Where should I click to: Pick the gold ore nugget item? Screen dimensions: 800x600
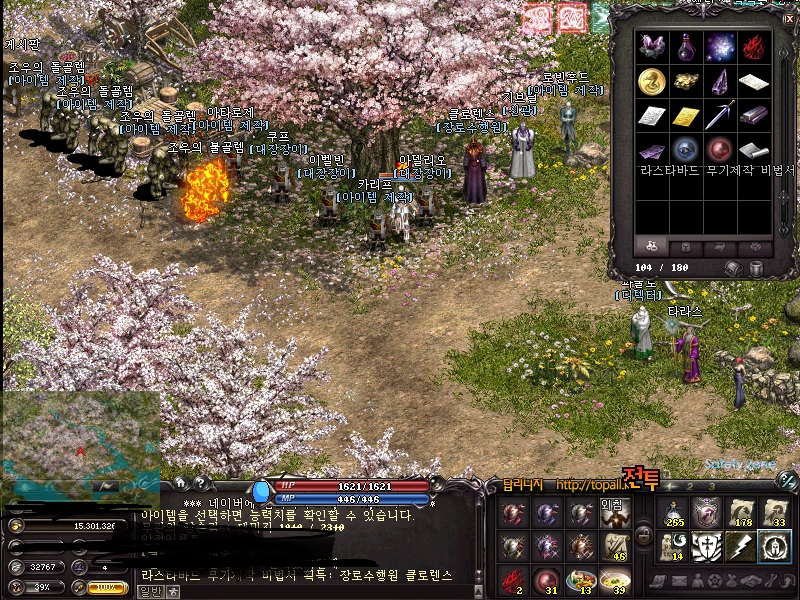coord(685,82)
